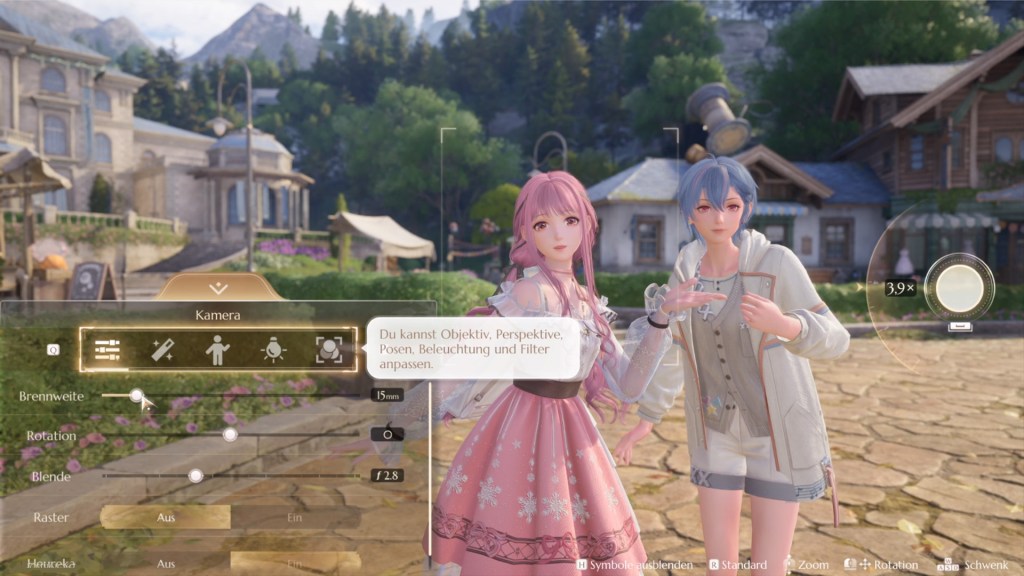Click the Blende aperture slider knob
The width and height of the screenshot is (1024, 576).
196,476
